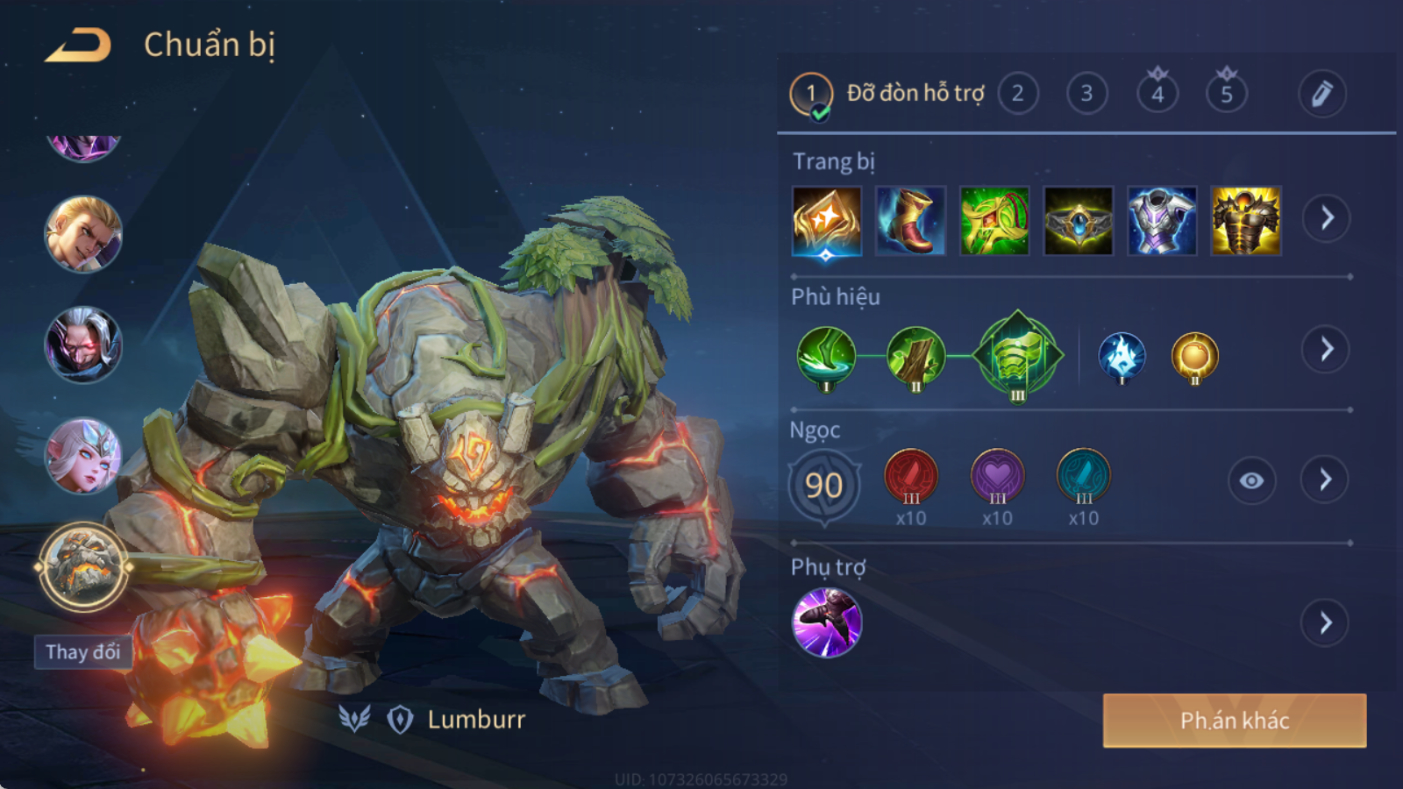Viewport: 1403px width, 789px height.
Task: Open the Ngọc rune section arrow
Action: pyautogui.click(x=1325, y=481)
